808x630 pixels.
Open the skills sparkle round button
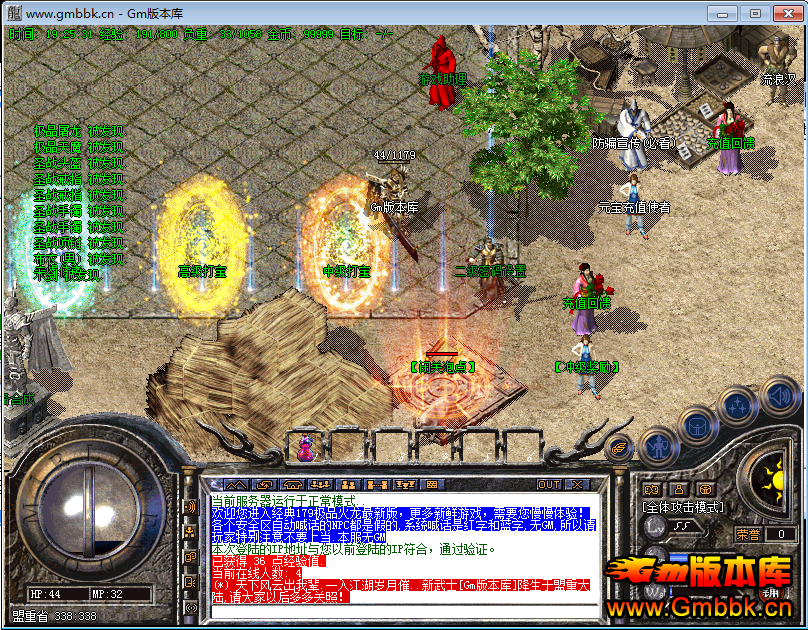pos(738,406)
